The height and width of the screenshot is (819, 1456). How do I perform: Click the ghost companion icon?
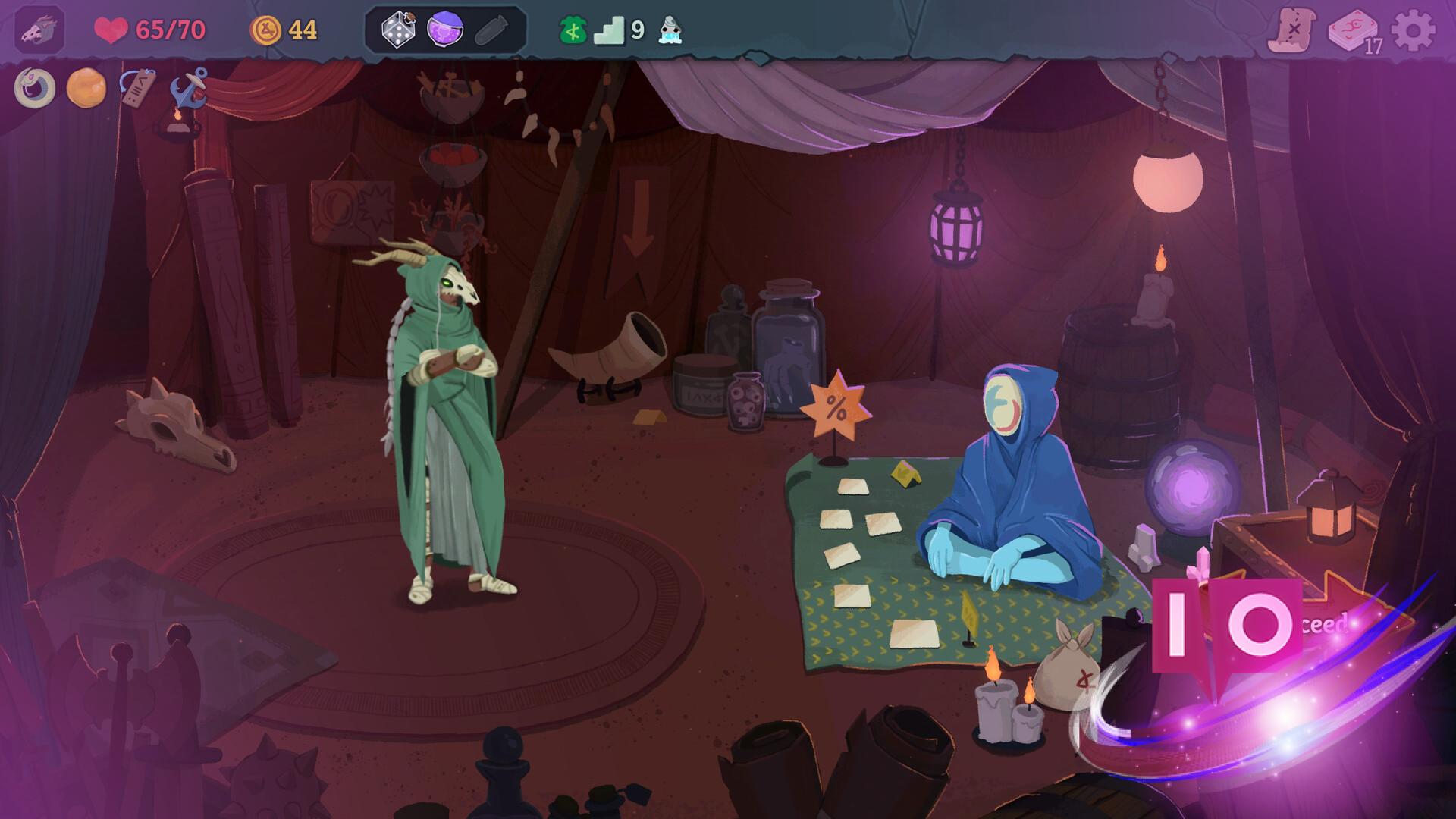click(670, 32)
